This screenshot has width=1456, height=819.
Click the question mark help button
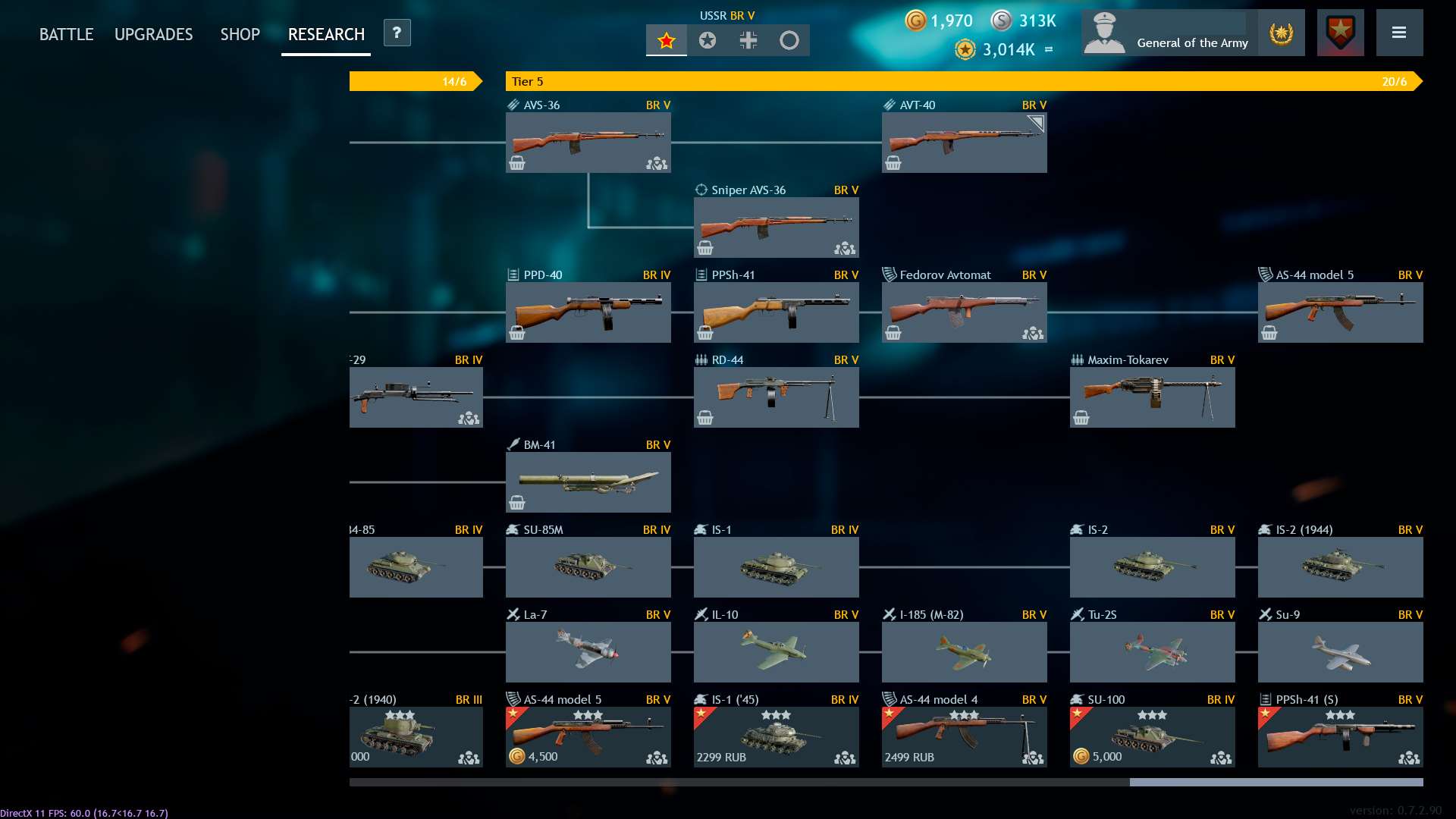click(x=397, y=33)
